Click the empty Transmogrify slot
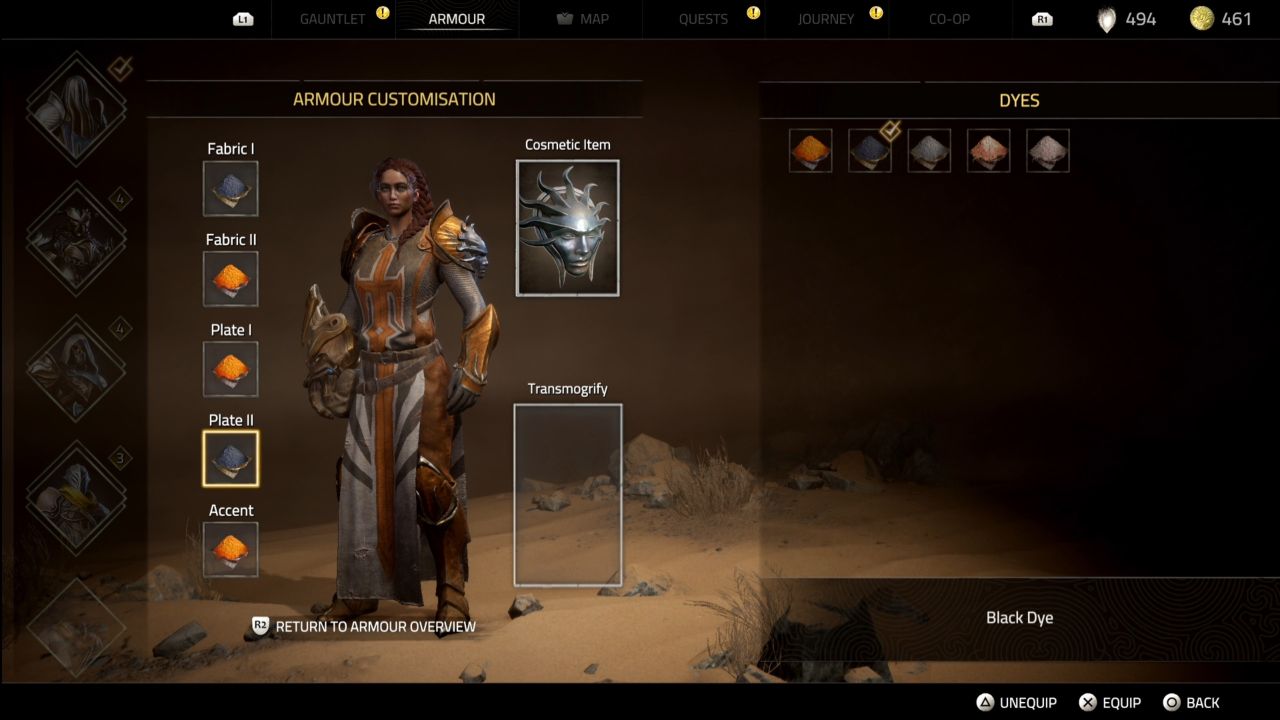Viewport: 1280px width, 720px height. 567,494
